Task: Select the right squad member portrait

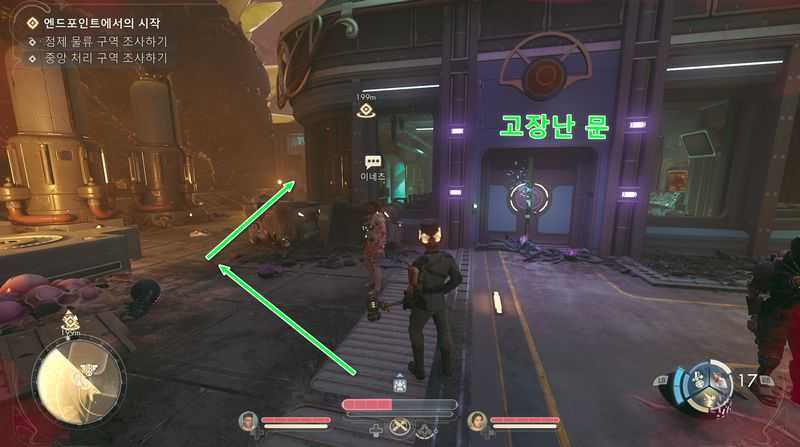Action: 477,421
